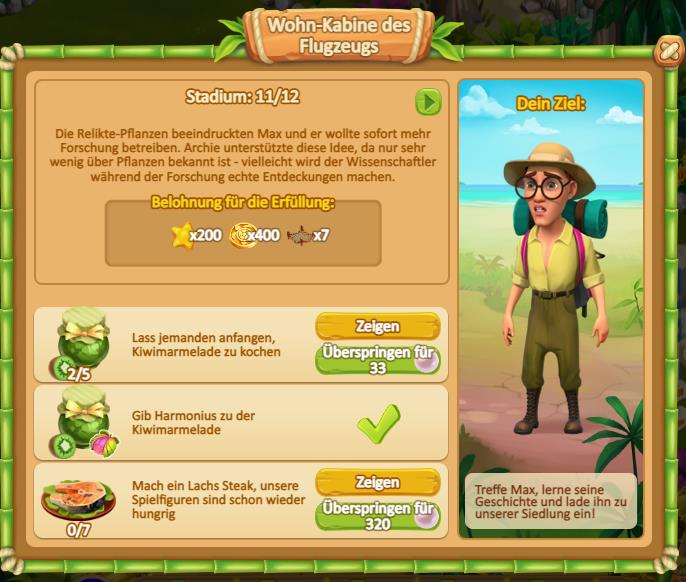Viewport: 686px width, 582px height.
Task: Click Zeigen for the Lachs Steak task
Action: click(x=377, y=483)
